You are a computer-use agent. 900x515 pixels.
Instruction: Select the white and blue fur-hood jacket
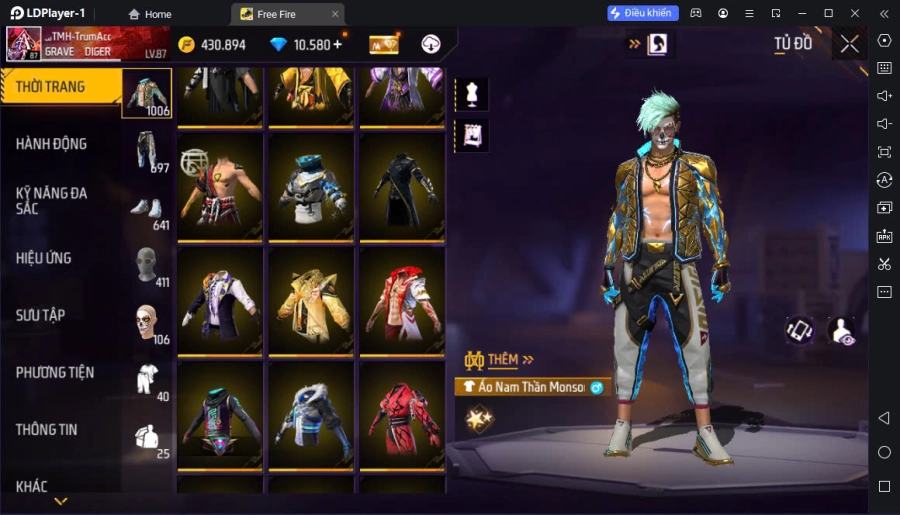coord(311,414)
